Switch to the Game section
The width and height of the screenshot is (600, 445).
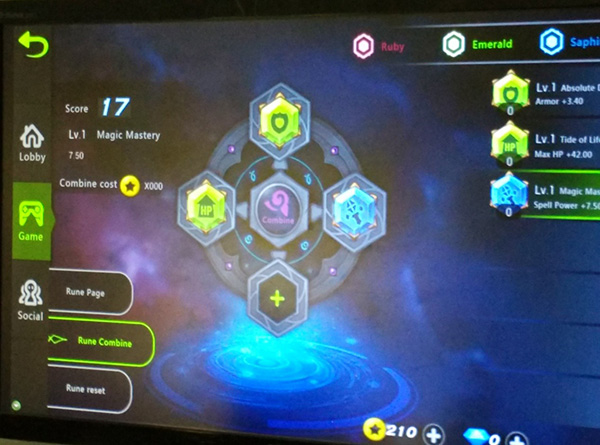pos(30,220)
